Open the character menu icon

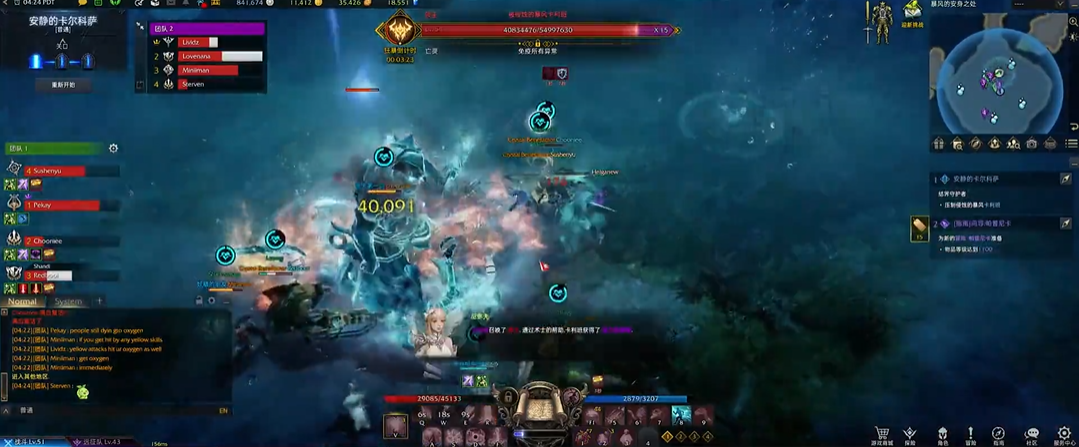(941, 433)
